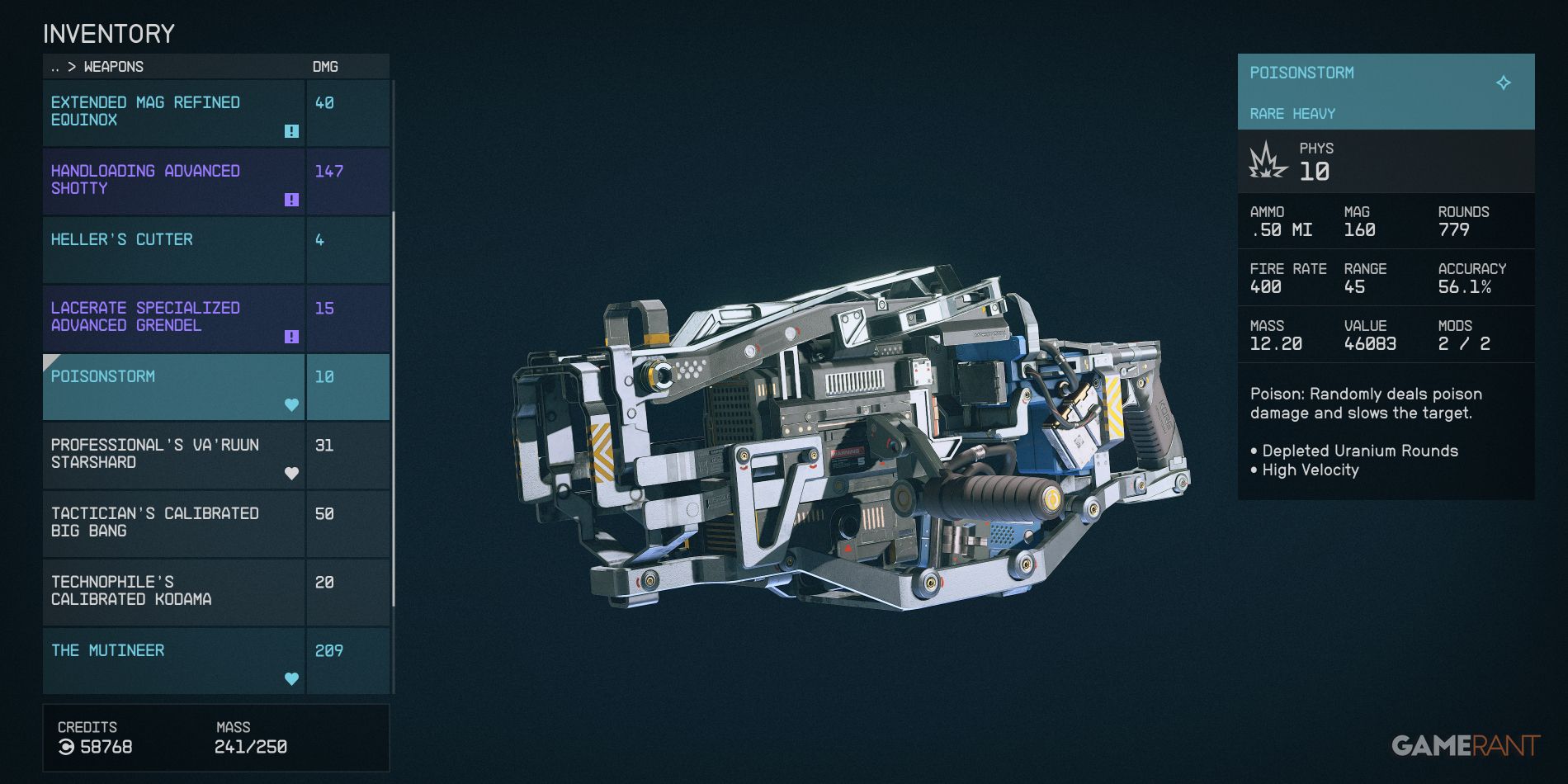Click the warning icon on Extended Mag Refined Equinox
Viewport: 1568px width, 784px height.
(x=290, y=130)
